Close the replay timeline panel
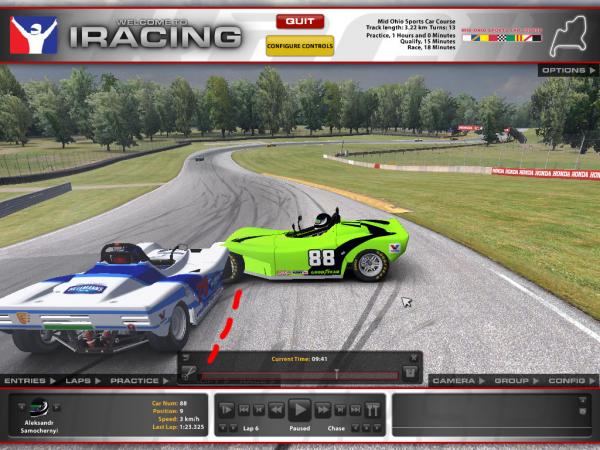The image size is (600, 450). coord(415,357)
